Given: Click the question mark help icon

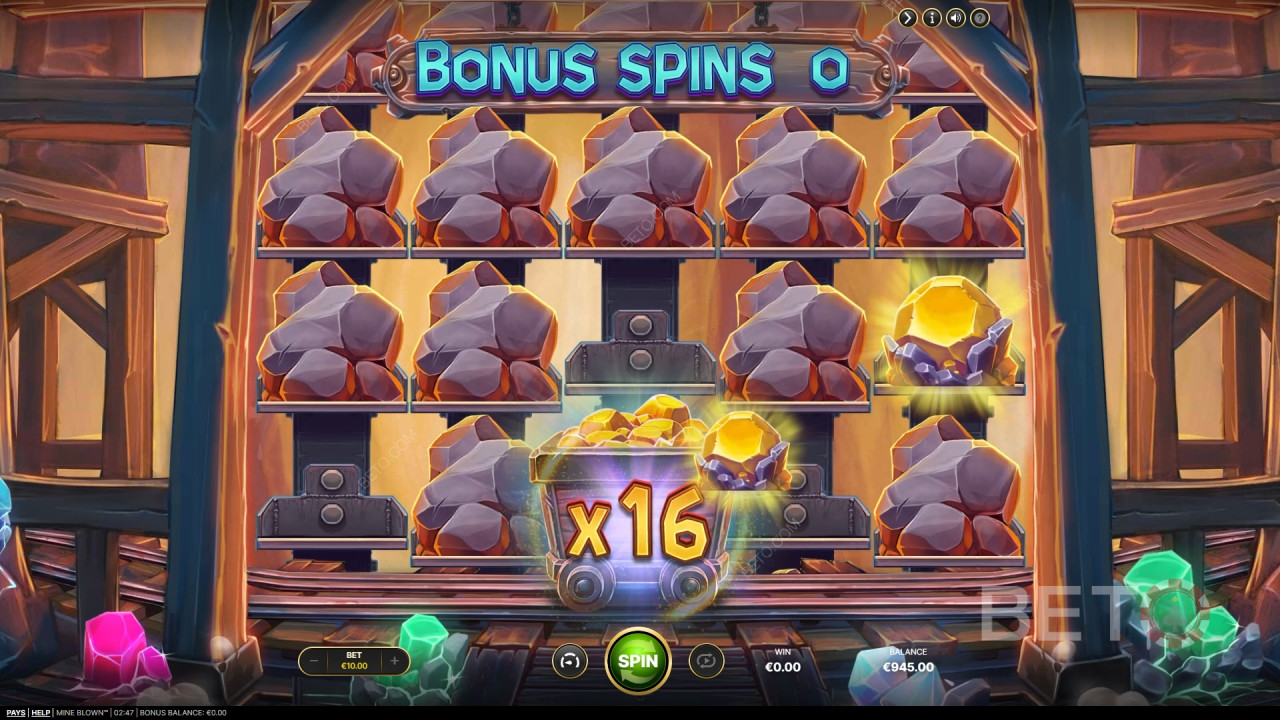Looking at the screenshot, I should [x=979, y=18].
